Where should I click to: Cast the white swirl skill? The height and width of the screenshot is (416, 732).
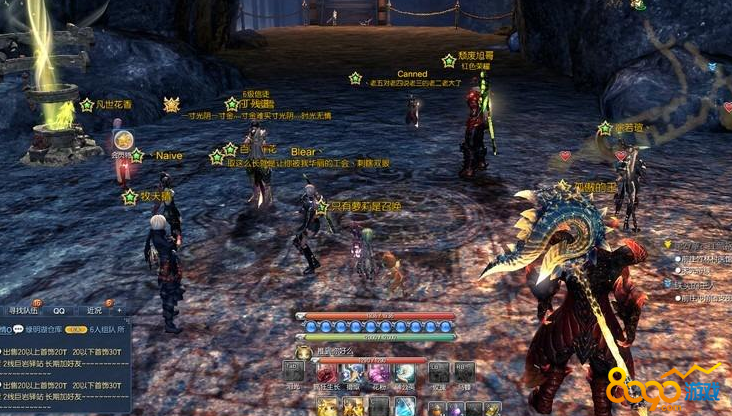point(404,372)
